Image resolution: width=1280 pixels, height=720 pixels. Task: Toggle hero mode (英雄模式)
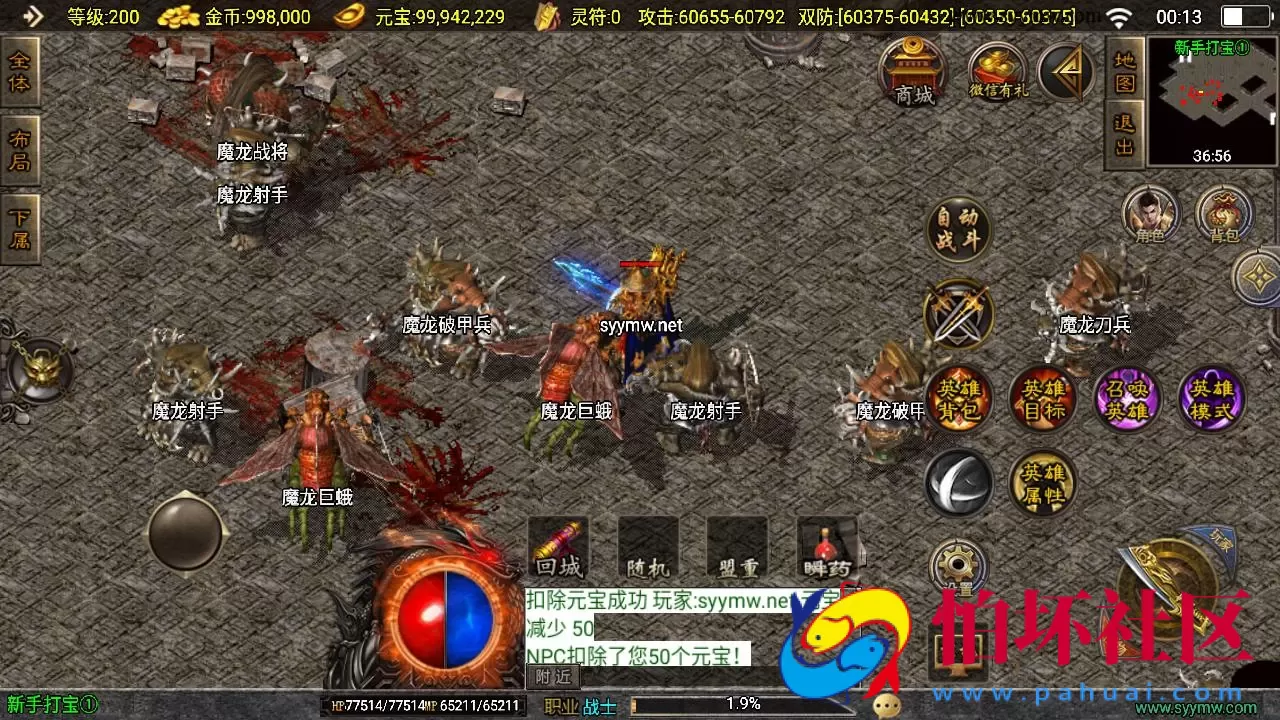1212,398
